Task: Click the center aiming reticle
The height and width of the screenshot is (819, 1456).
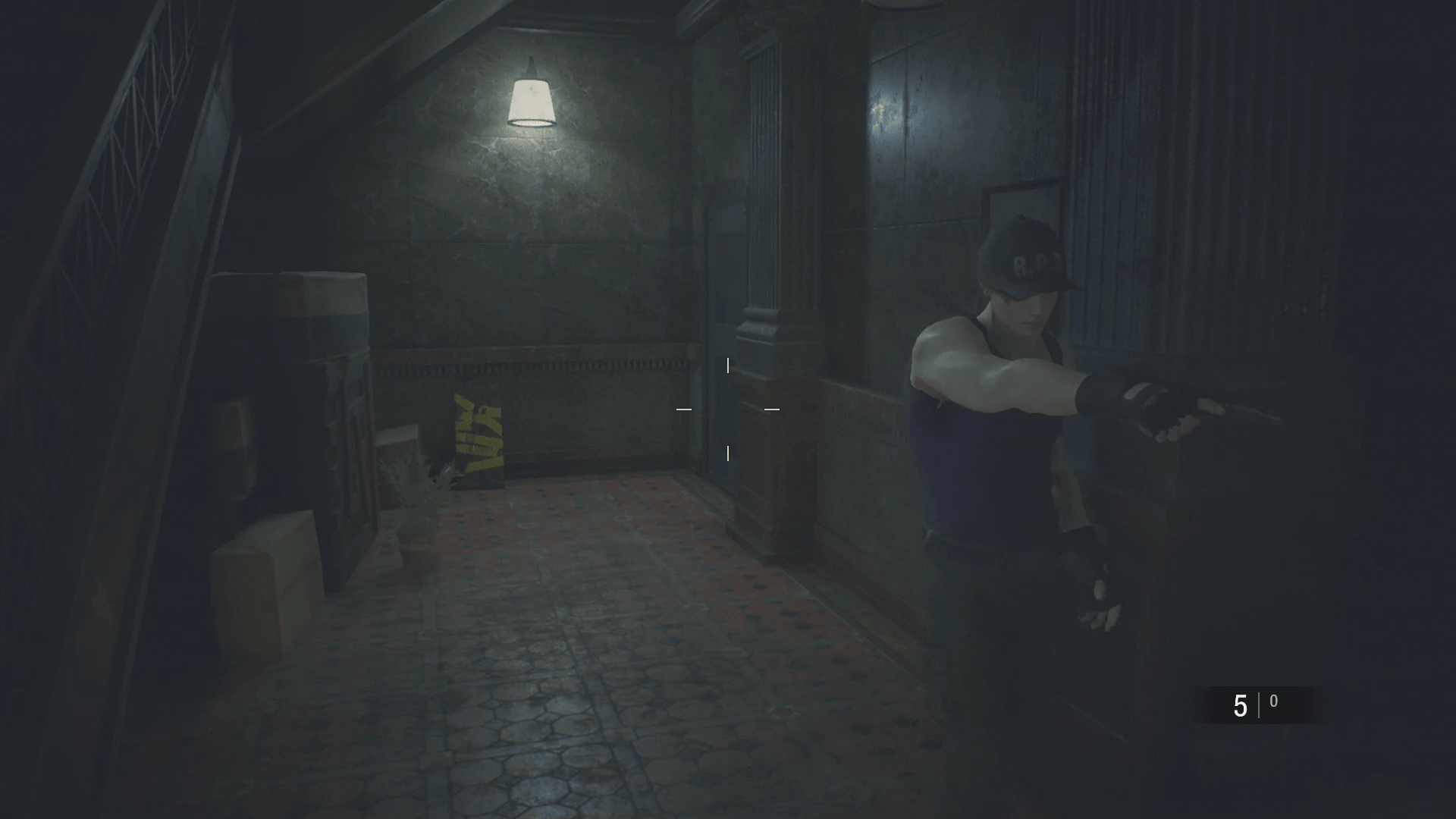Action: pyautogui.click(x=729, y=409)
